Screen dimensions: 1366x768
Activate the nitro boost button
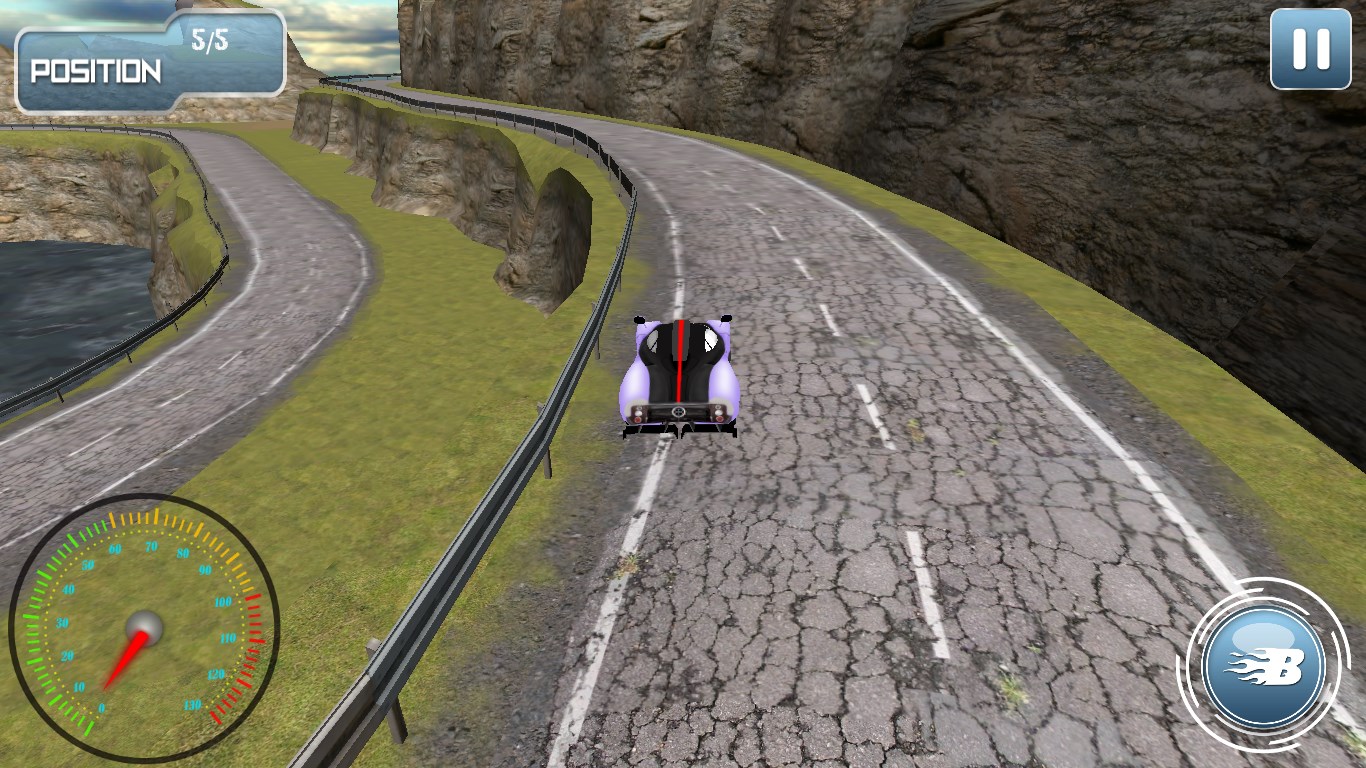point(1265,665)
